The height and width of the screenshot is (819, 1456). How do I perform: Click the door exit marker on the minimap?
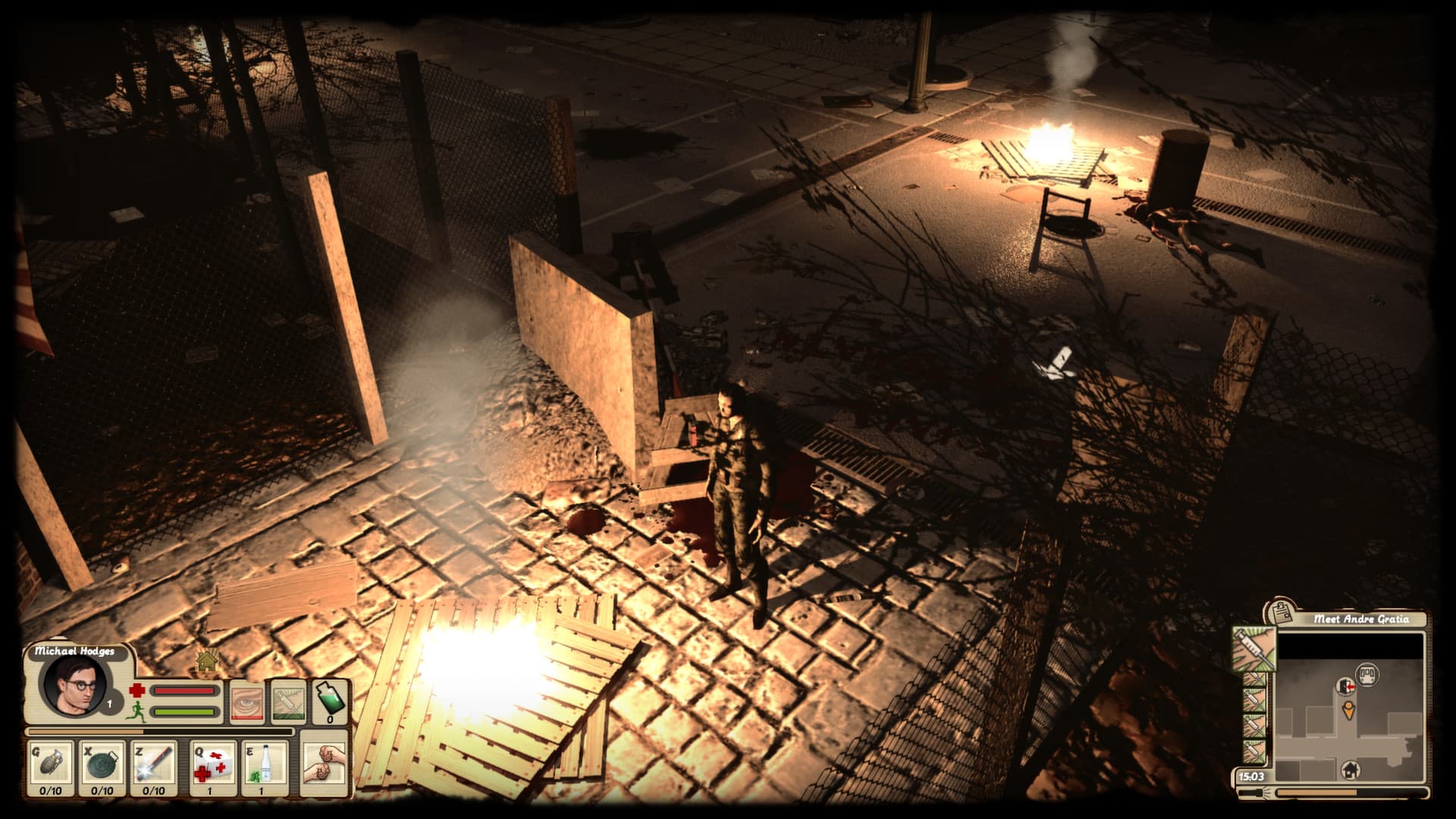[x=1347, y=687]
